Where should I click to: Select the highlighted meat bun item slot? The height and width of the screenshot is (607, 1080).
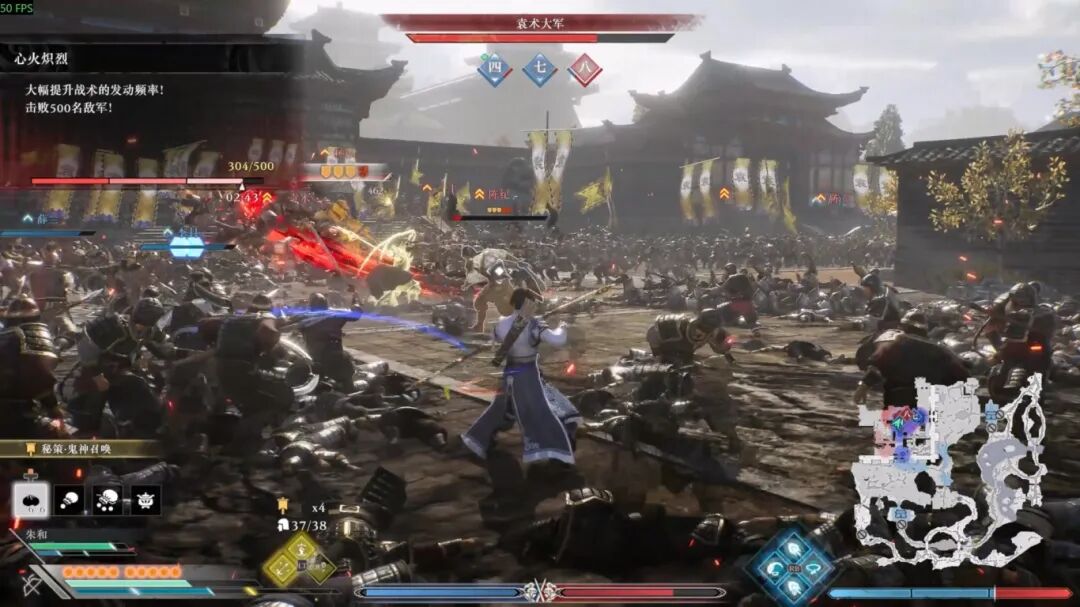tap(30, 499)
